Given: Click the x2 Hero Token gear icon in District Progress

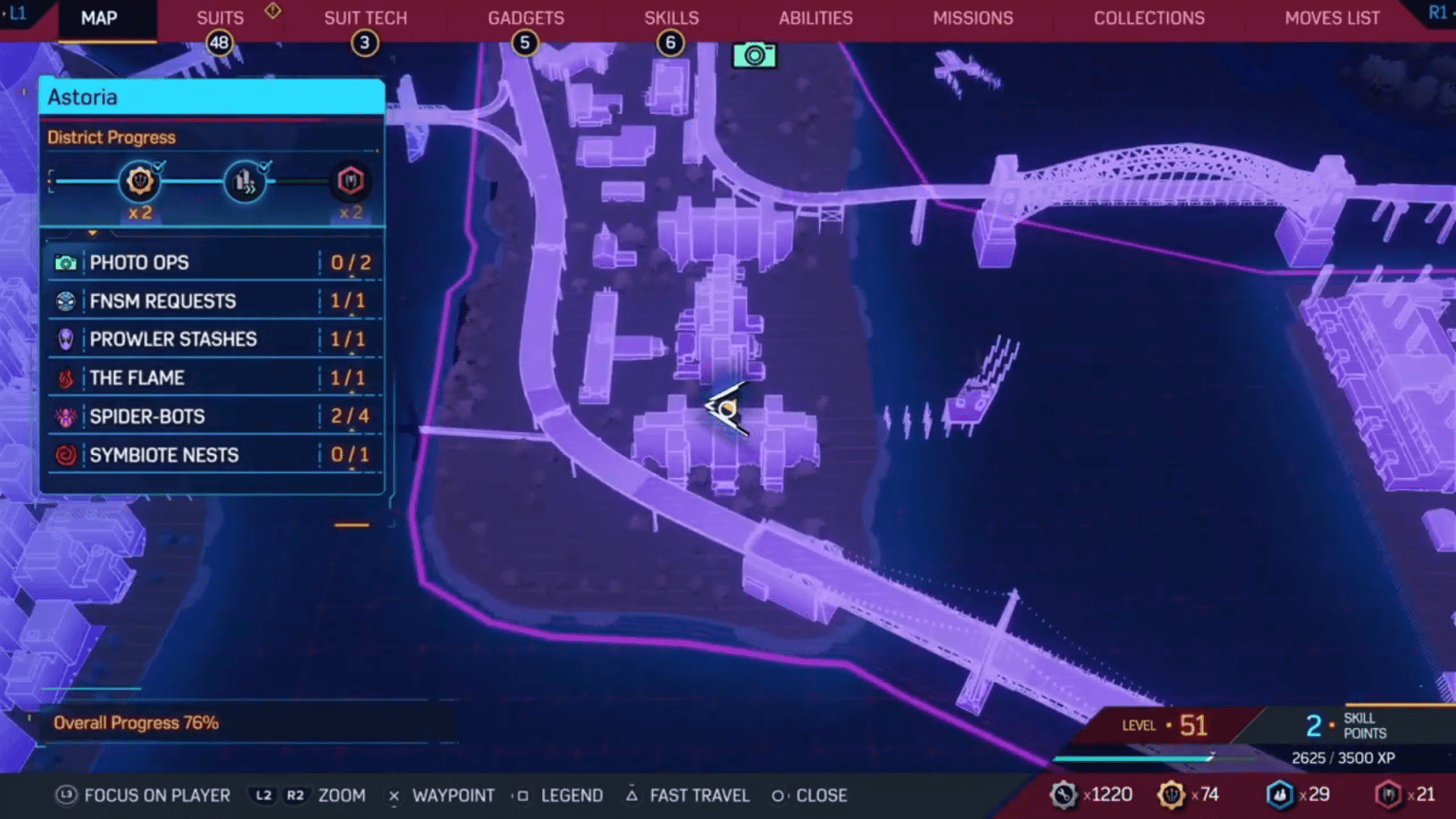Looking at the screenshot, I should point(140,180).
